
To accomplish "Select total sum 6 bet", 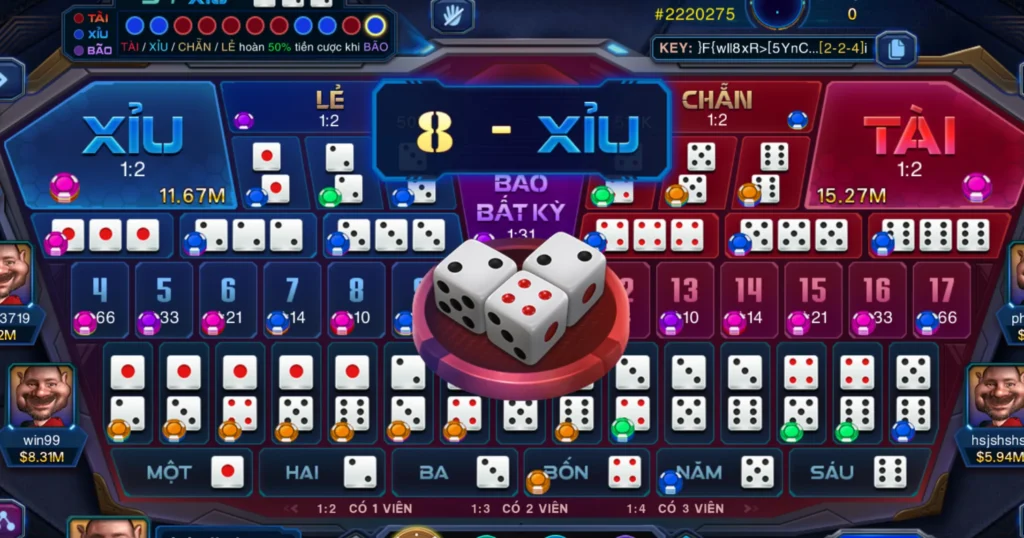I will pyautogui.click(x=228, y=298).
